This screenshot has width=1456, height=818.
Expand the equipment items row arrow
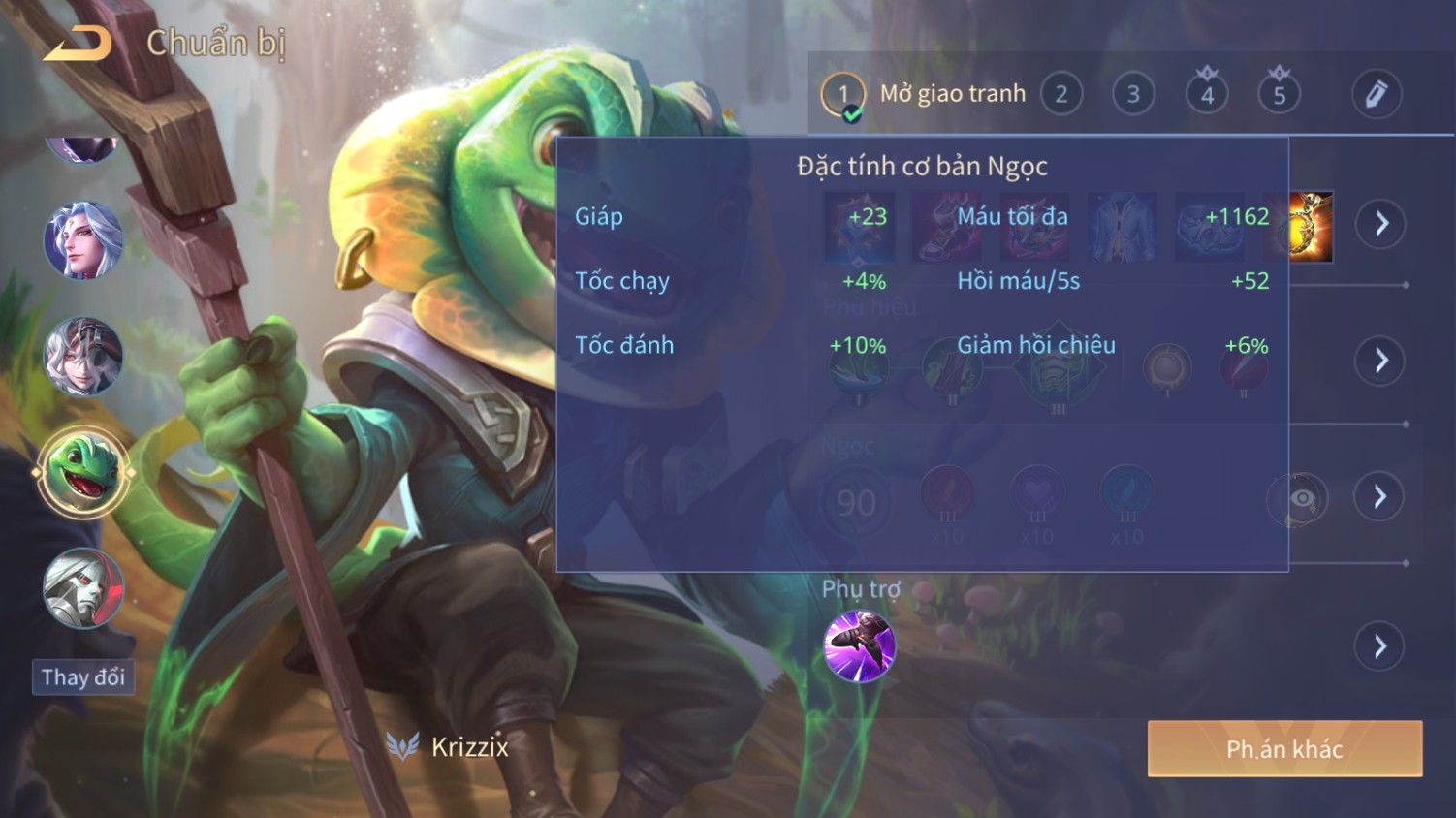1380,224
